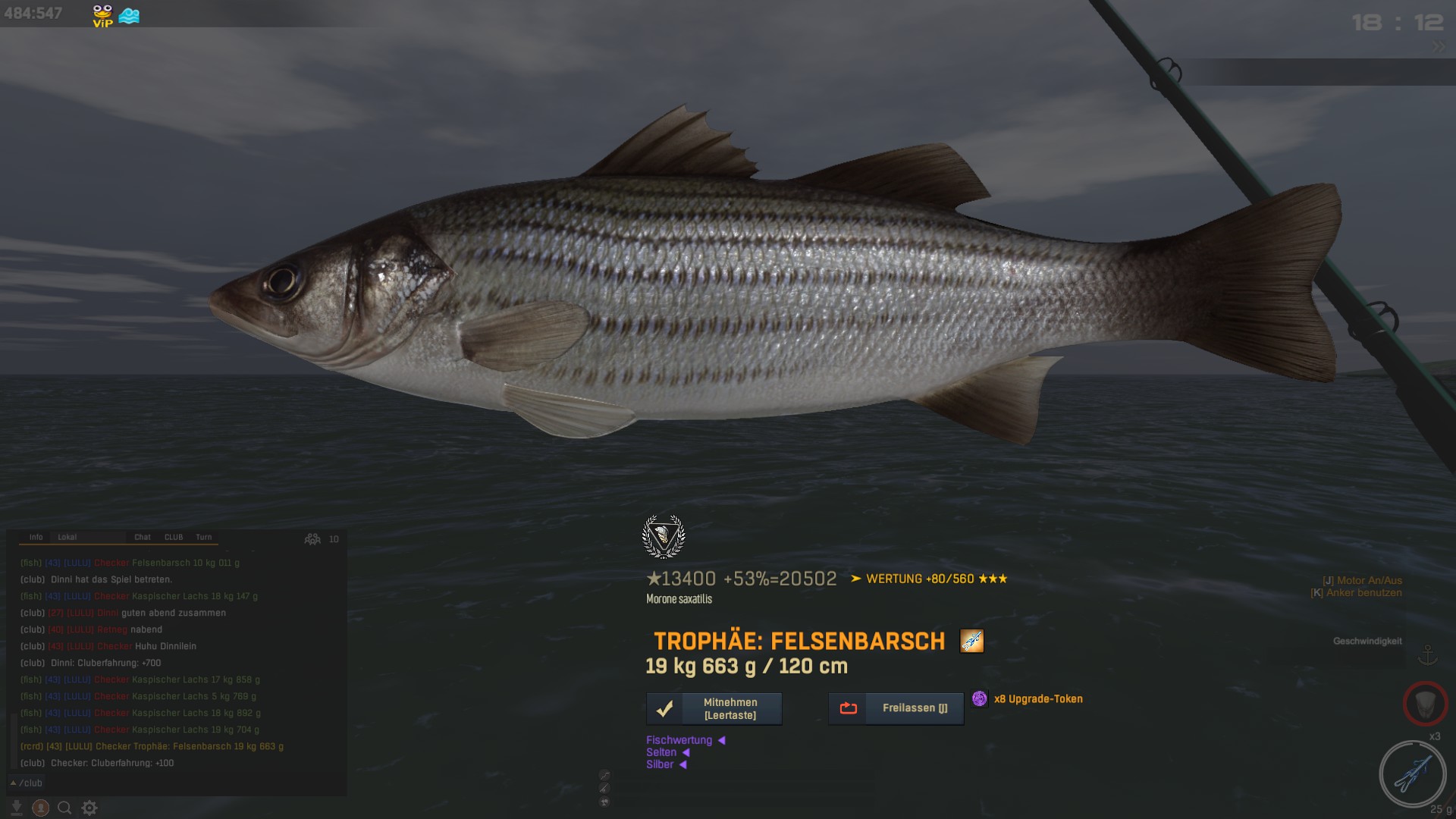
Task: Show the online players list icon
Action: click(x=312, y=539)
